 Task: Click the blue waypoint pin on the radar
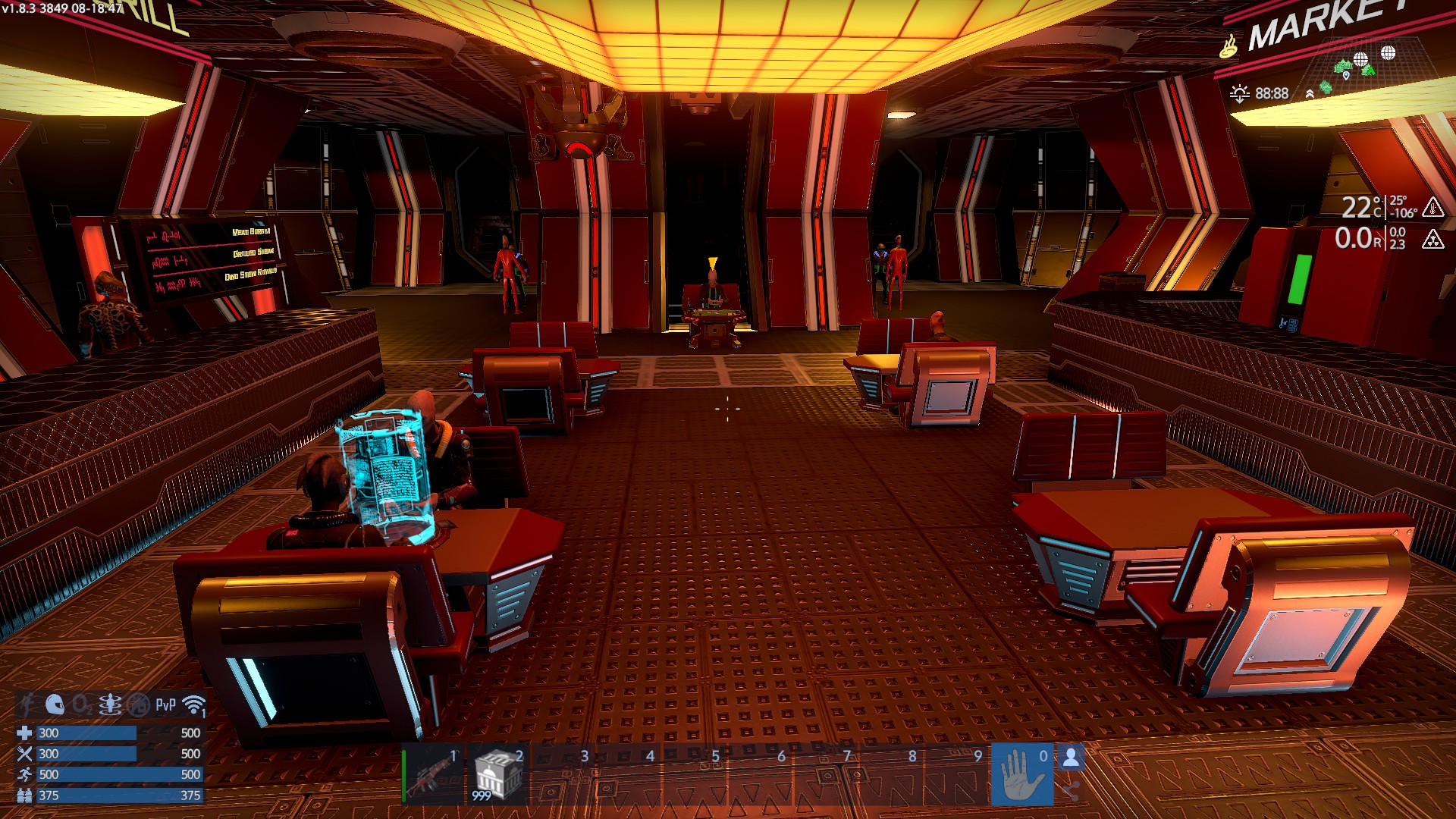click(x=1346, y=75)
